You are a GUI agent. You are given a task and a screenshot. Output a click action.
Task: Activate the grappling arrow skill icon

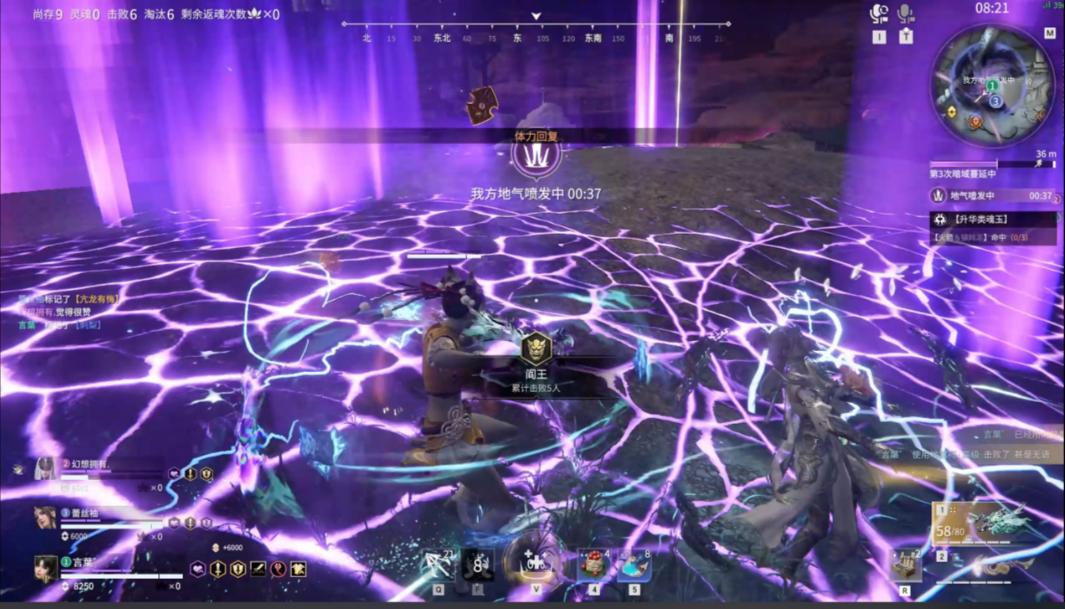tap(439, 566)
